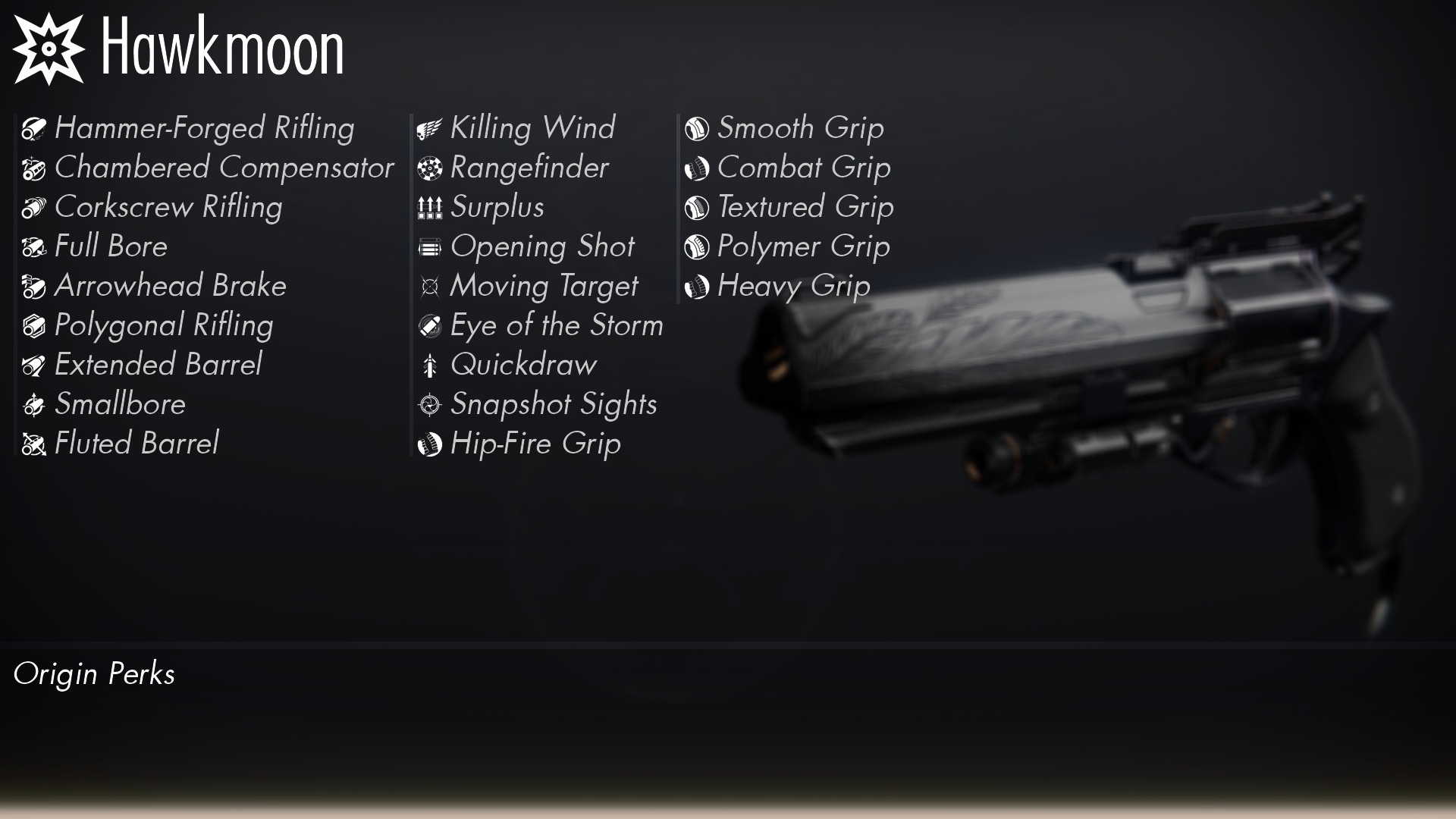The height and width of the screenshot is (819, 1456).
Task: Click the Moving Target perk icon
Action: [x=429, y=286]
